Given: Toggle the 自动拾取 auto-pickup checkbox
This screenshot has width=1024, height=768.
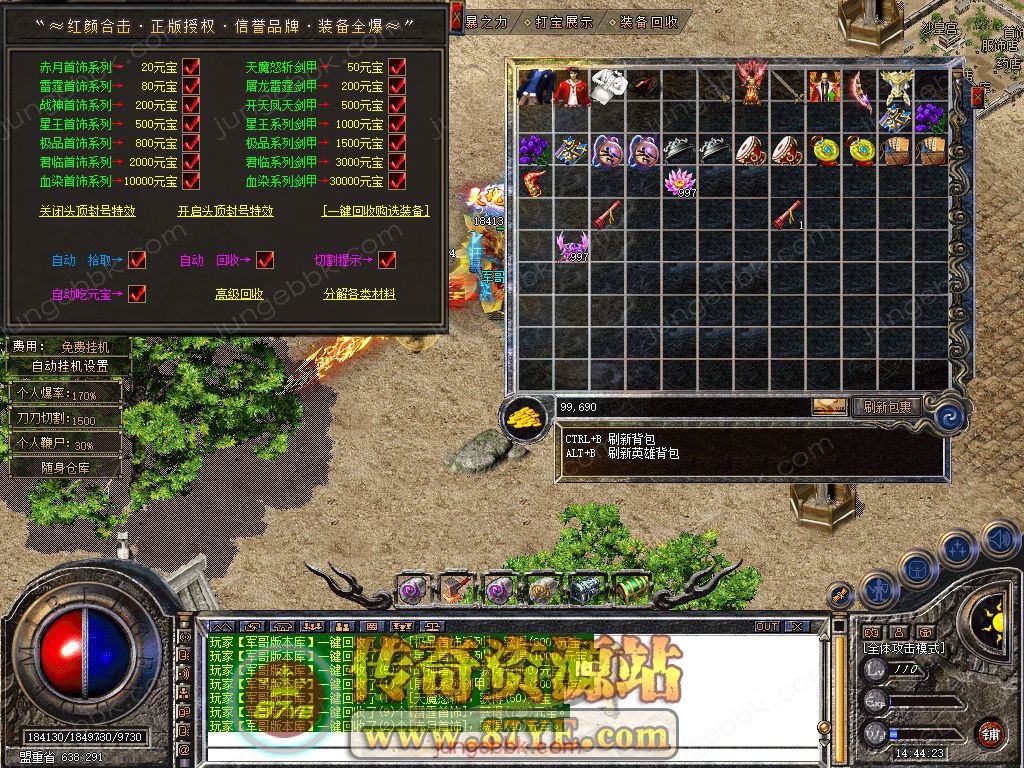Looking at the screenshot, I should [x=137, y=260].
